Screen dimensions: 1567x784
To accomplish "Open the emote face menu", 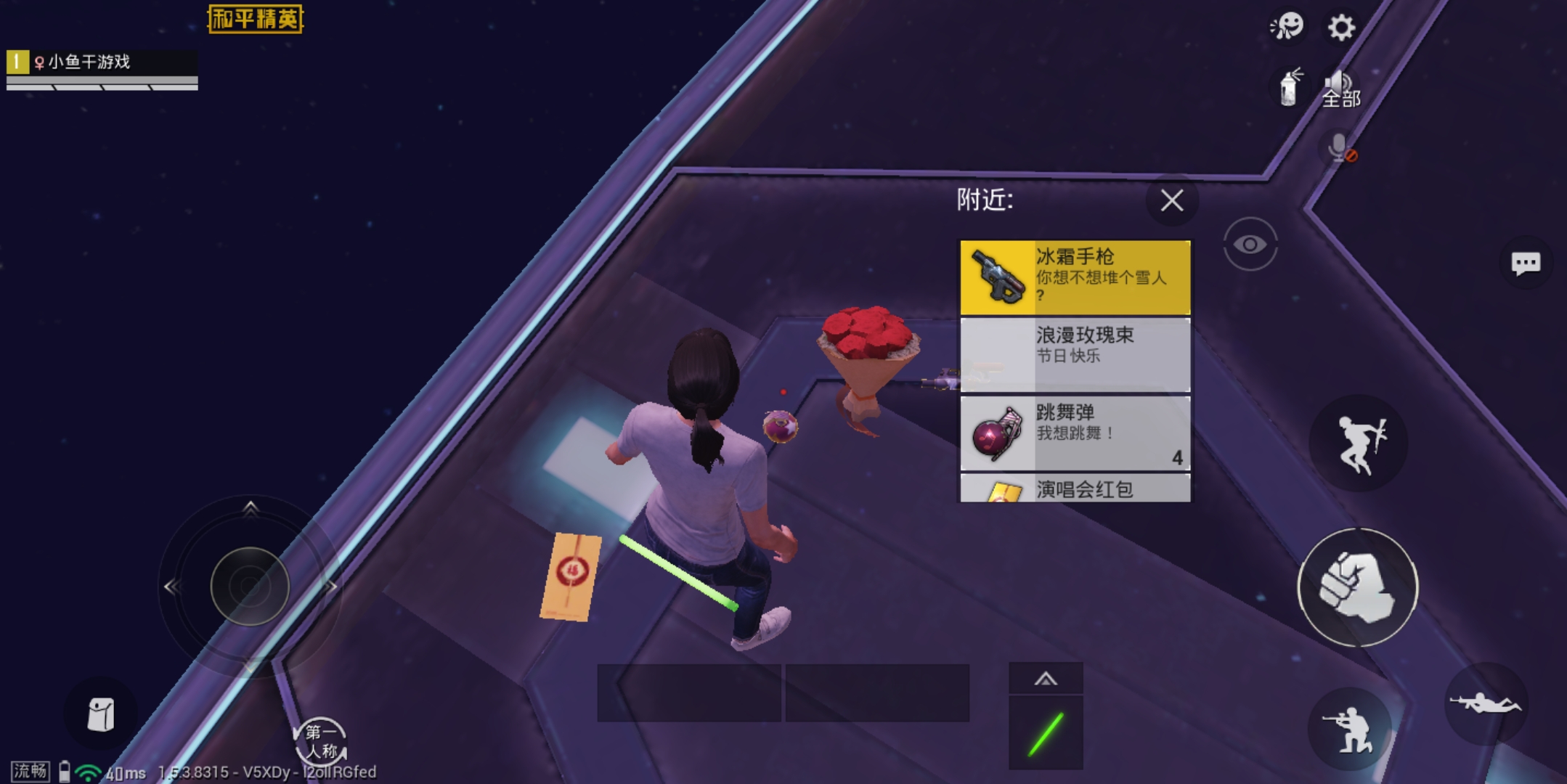I will (1287, 28).
